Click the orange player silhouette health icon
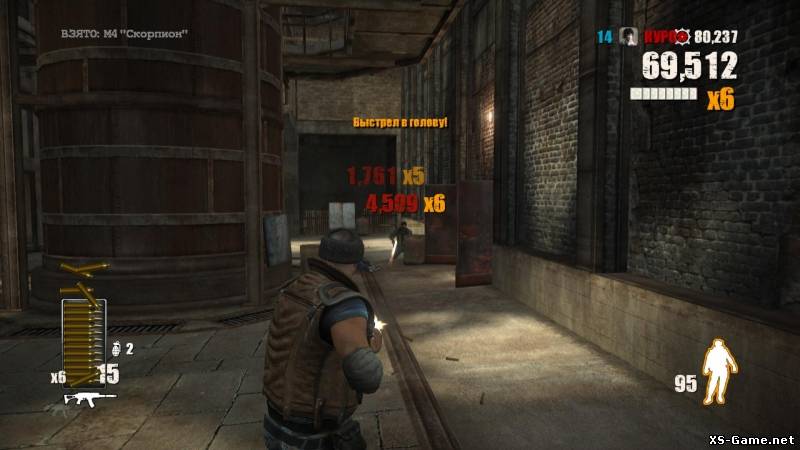Image resolution: width=800 pixels, height=450 pixels. (716, 371)
